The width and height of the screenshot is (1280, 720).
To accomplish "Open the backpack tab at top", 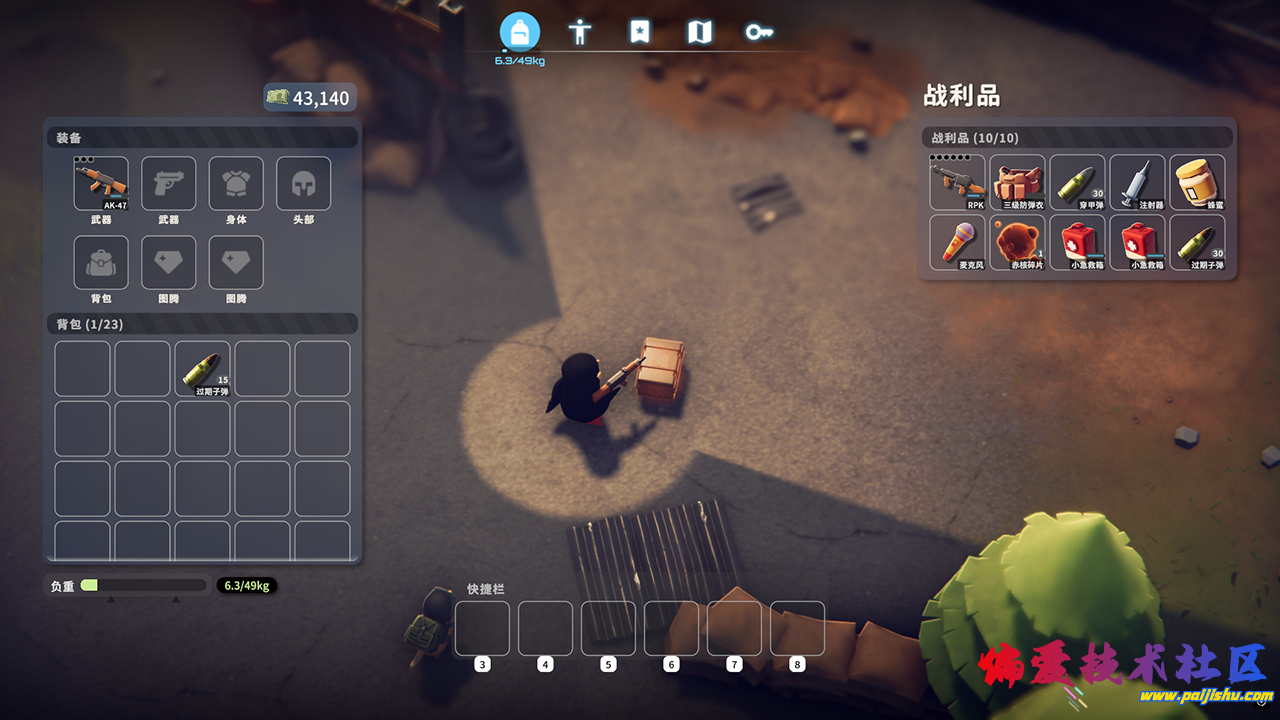I will point(519,32).
